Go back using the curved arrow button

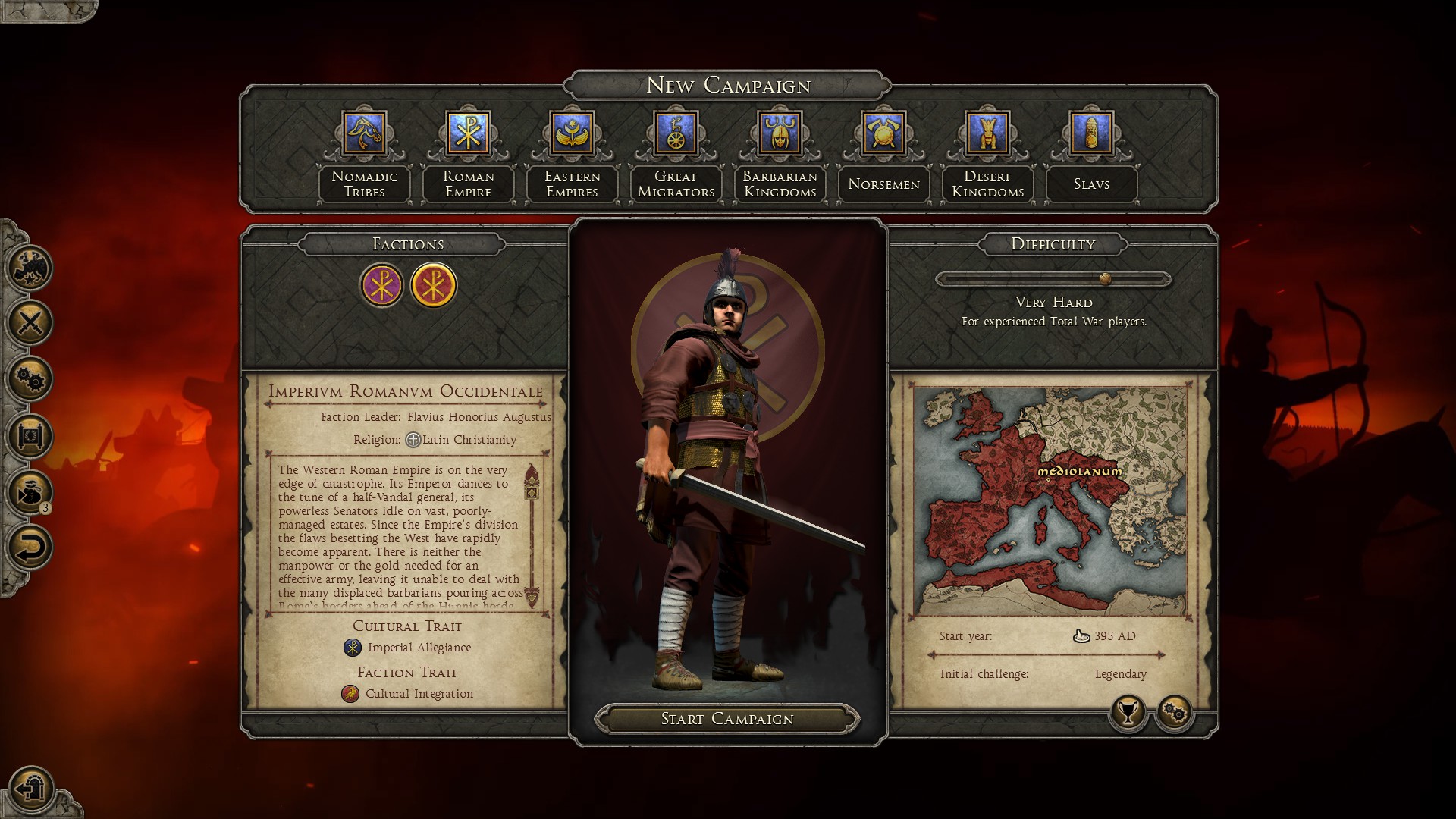point(30,548)
